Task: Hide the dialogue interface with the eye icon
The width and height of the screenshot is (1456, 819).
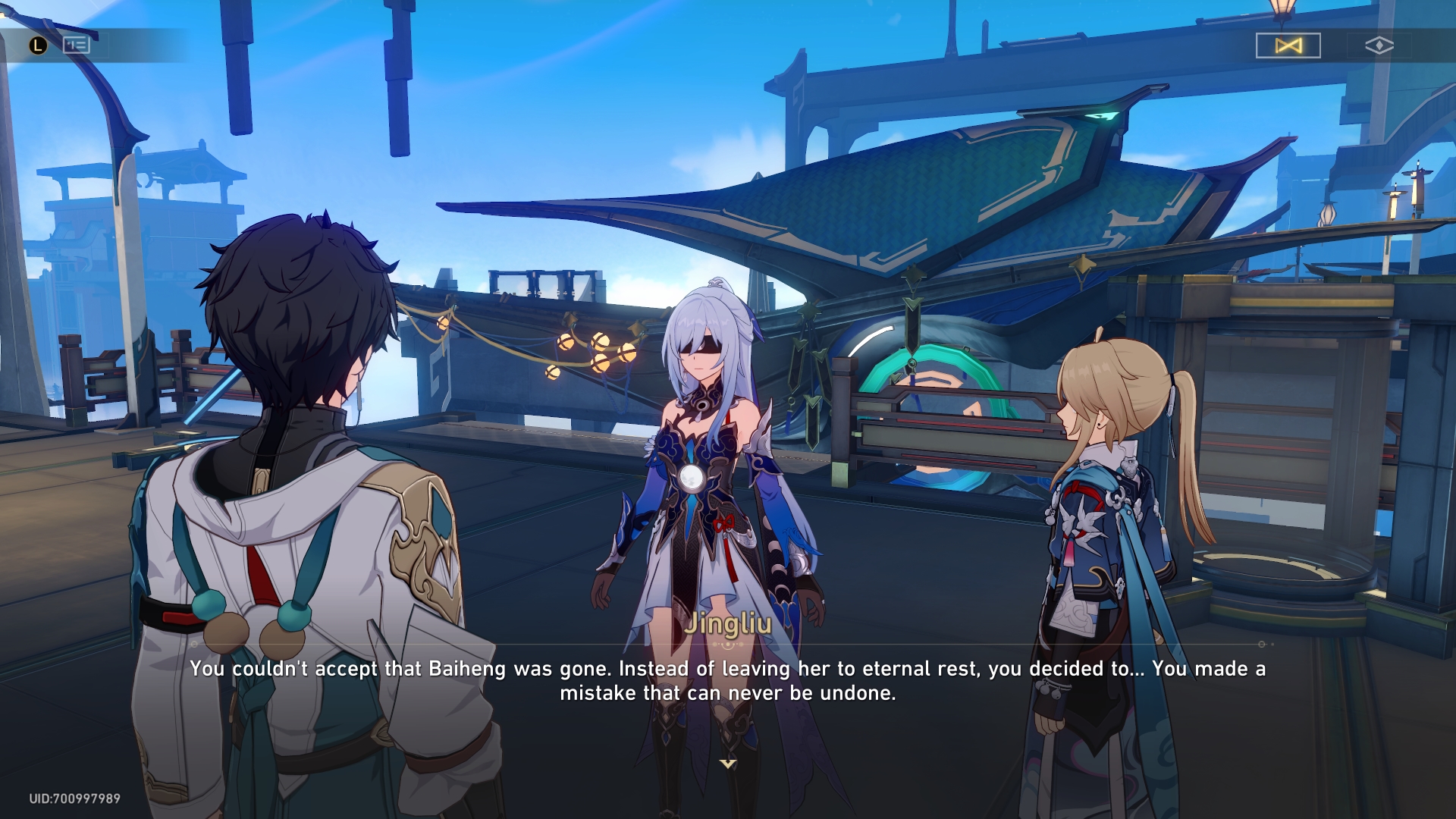Action: (1379, 45)
